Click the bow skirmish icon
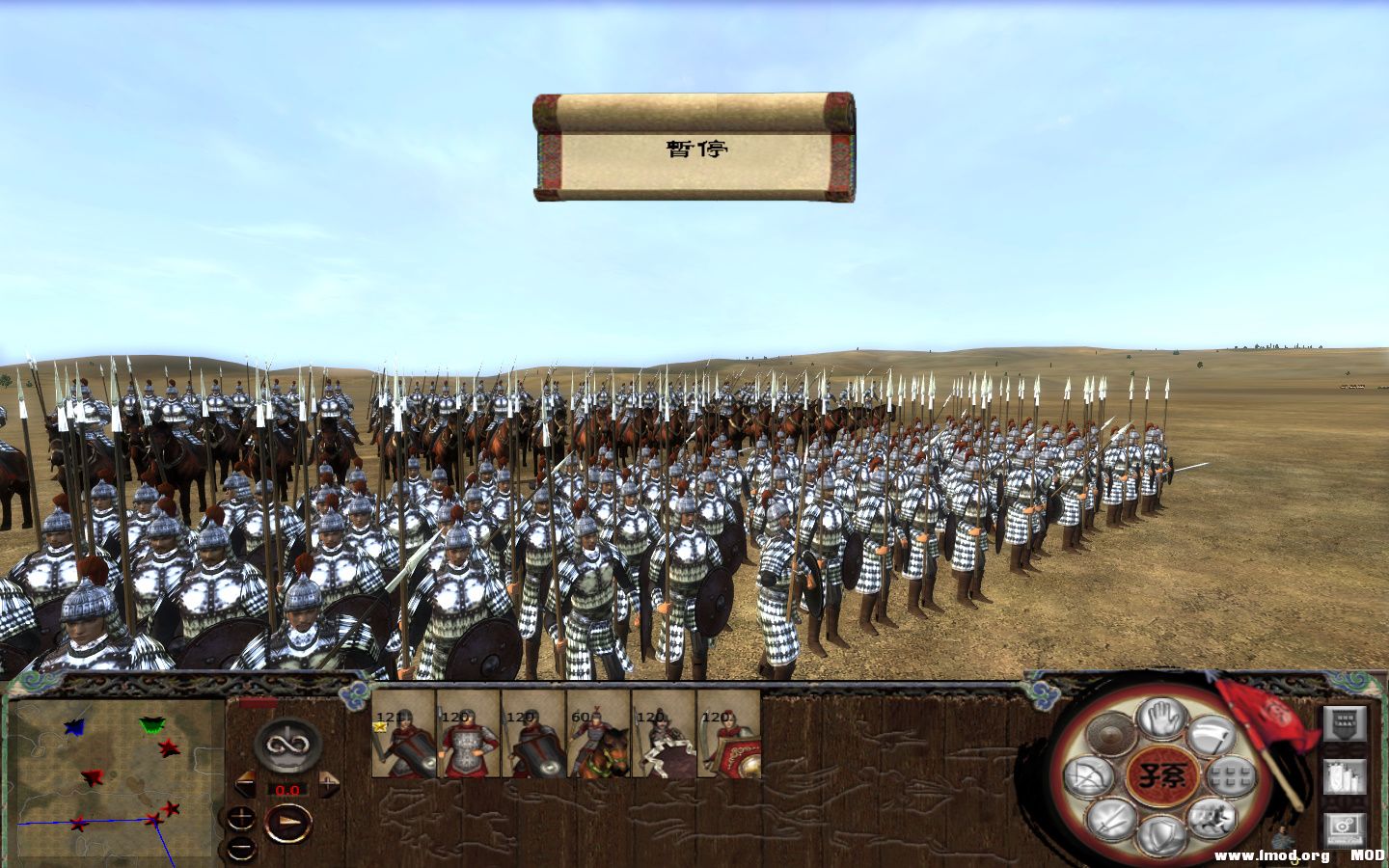This screenshot has width=1389, height=868. click(1090, 775)
